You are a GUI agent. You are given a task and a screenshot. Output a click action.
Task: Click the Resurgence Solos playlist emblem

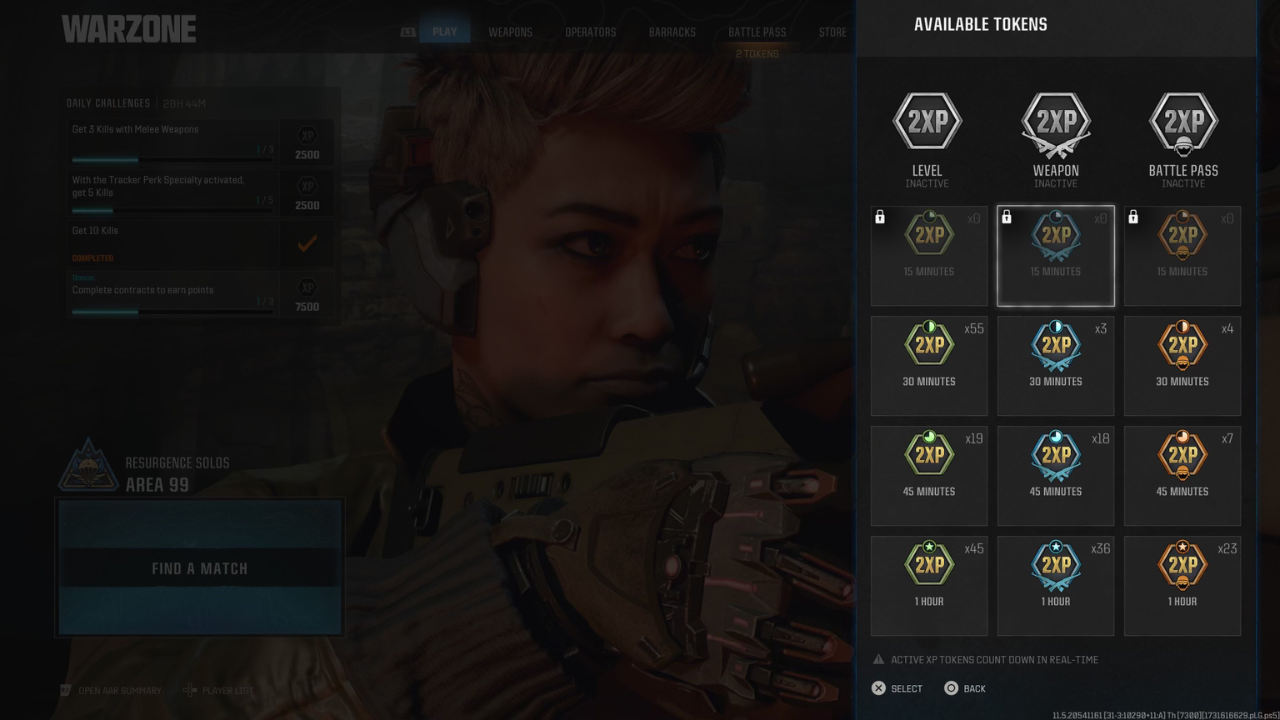tap(88, 463)
